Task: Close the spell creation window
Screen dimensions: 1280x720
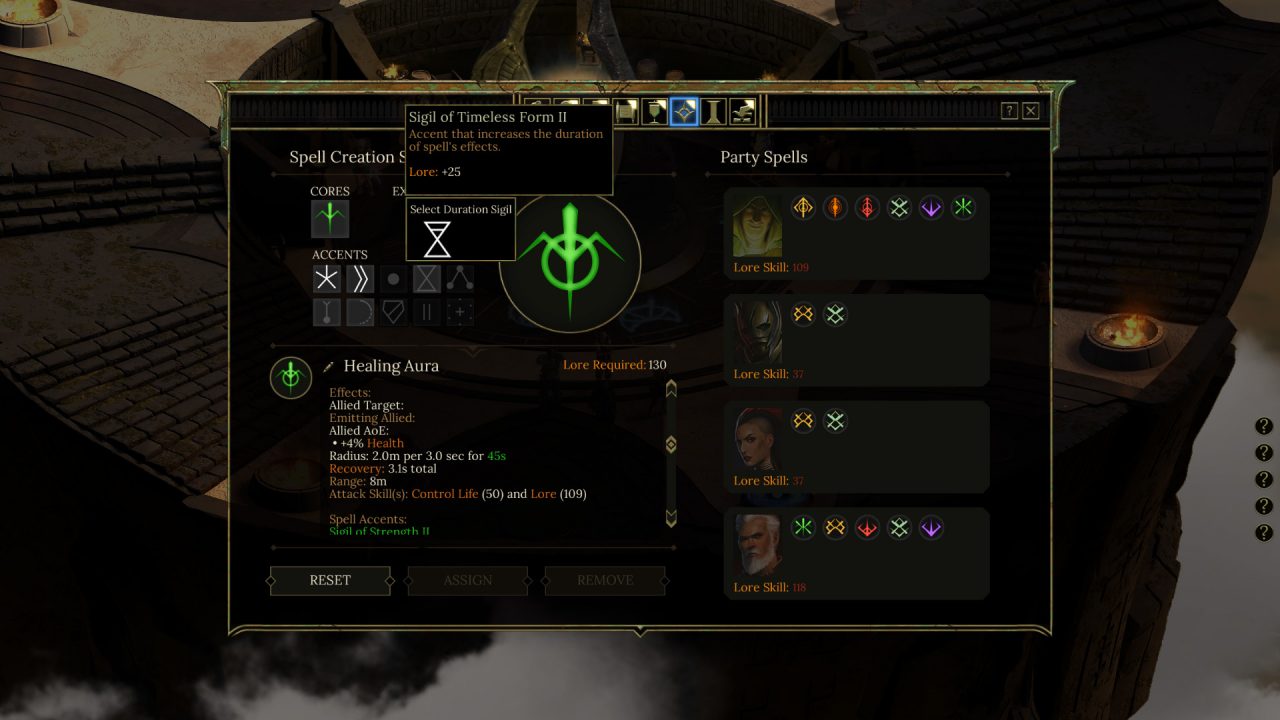Action: point(1031,111)
